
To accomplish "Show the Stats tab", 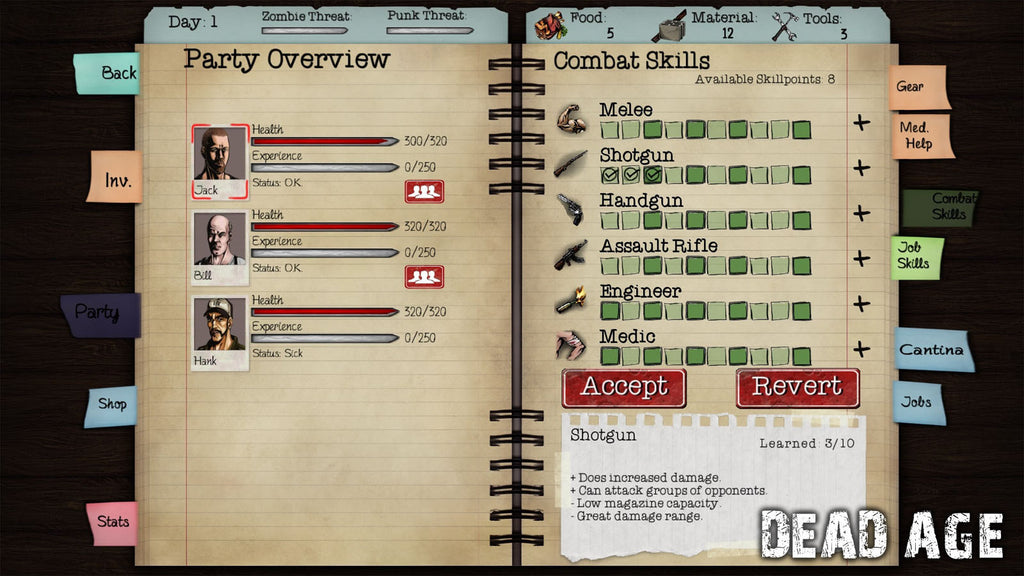I will (112, 521).
